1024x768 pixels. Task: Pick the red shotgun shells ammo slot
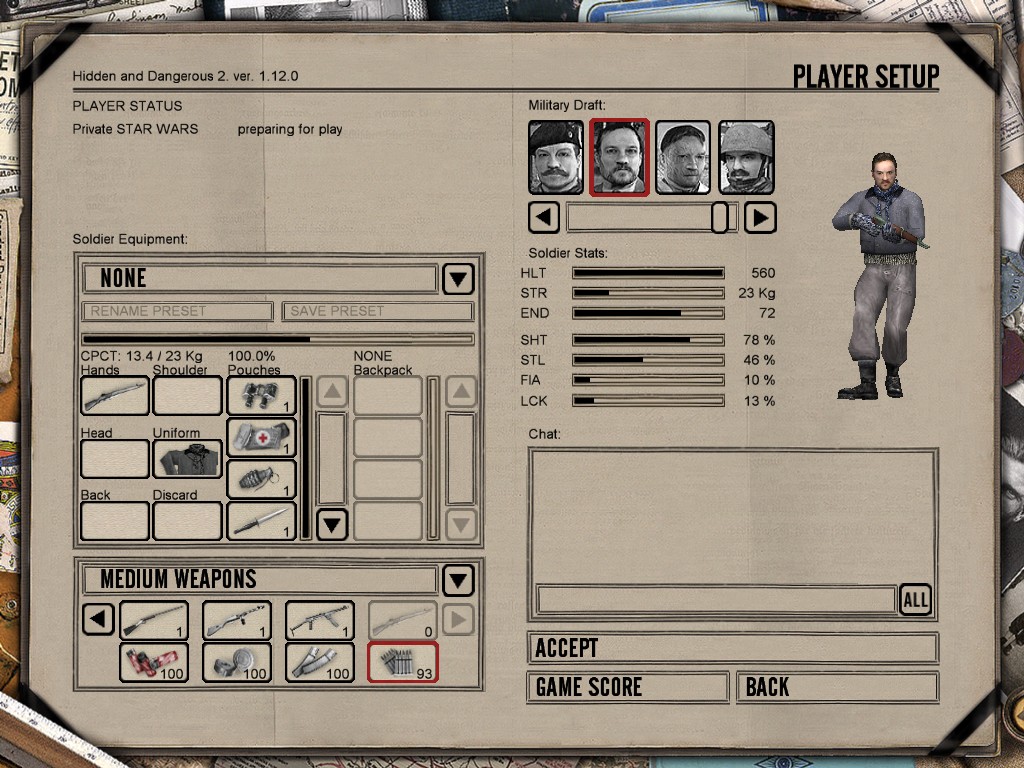(154, 662)
